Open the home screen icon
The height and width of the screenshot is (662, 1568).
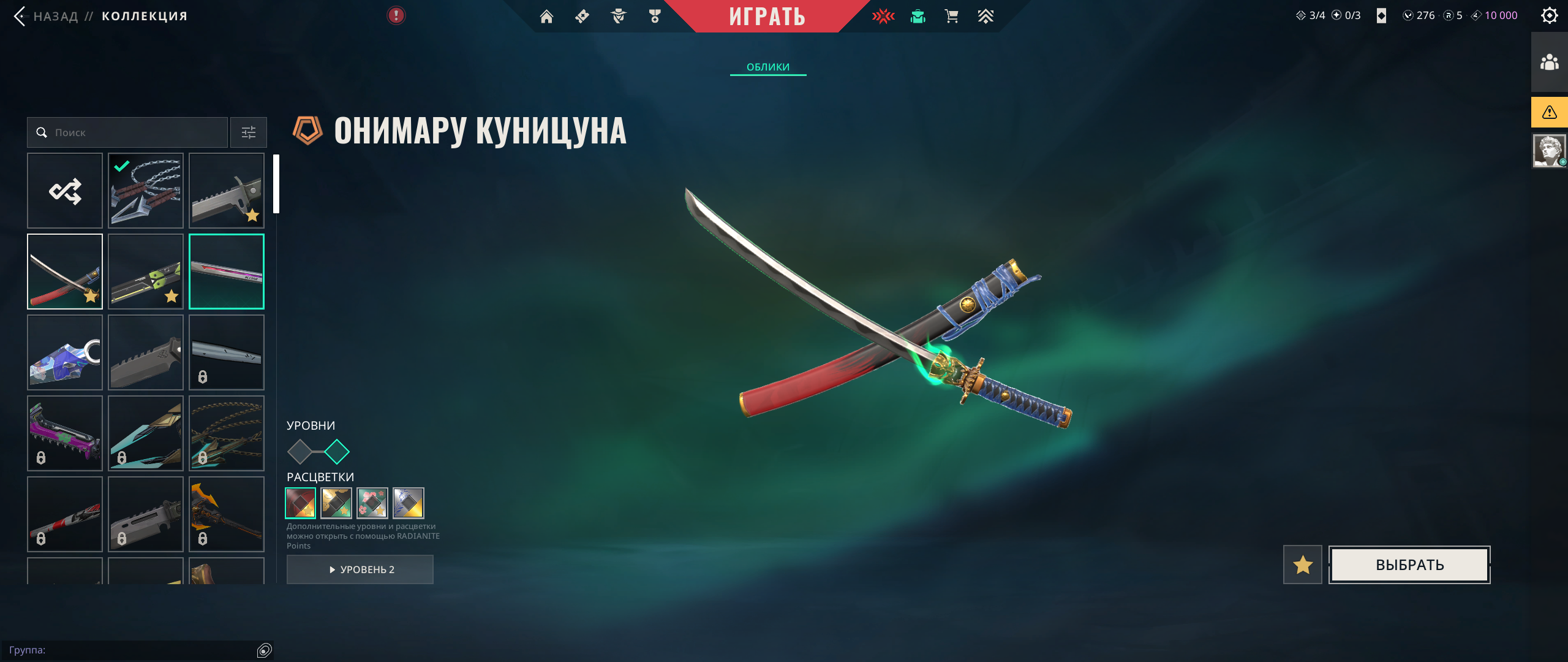[546, 17]
